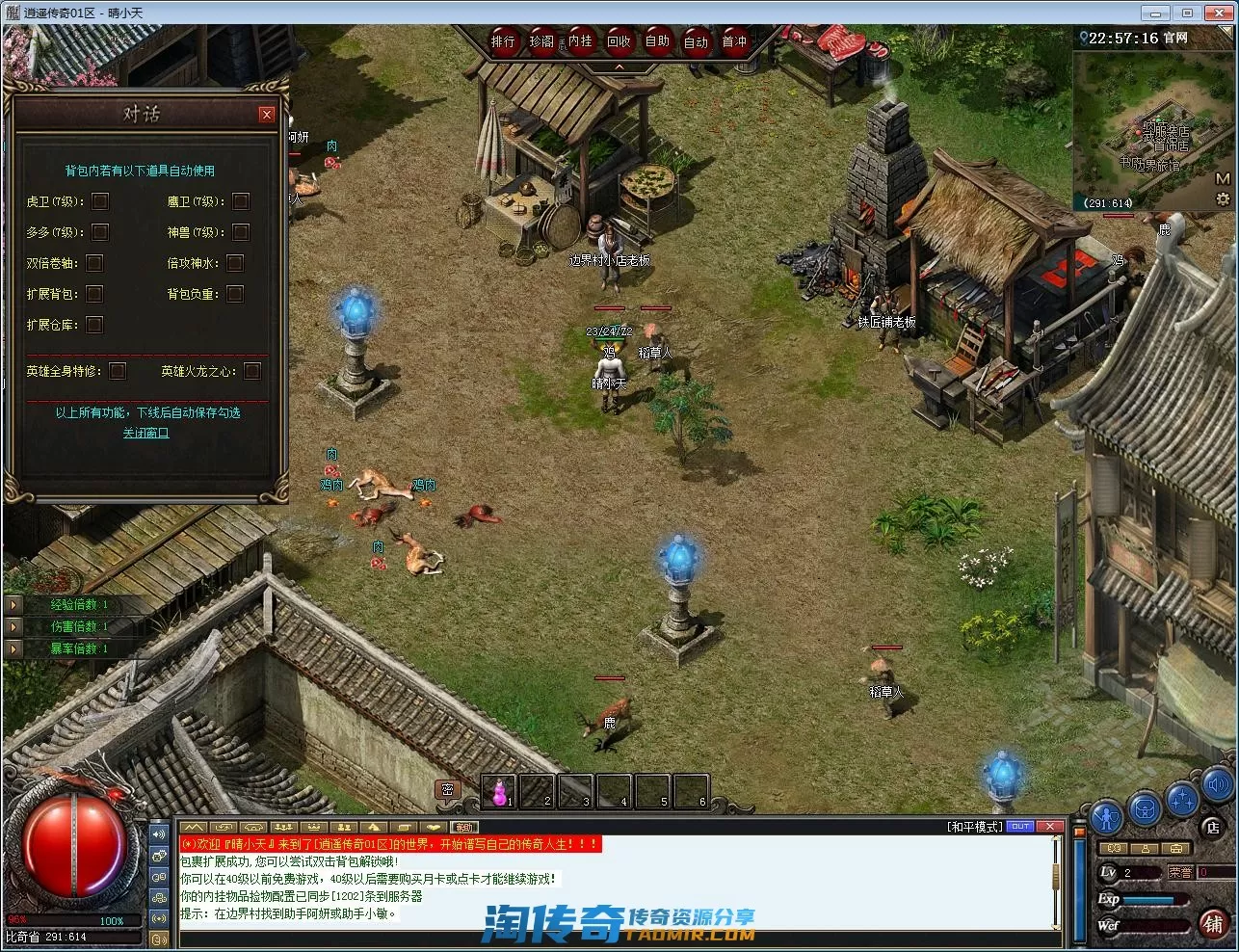Minimize the game window
The height and width of the screenshot is (952, 1239).
1156,13
